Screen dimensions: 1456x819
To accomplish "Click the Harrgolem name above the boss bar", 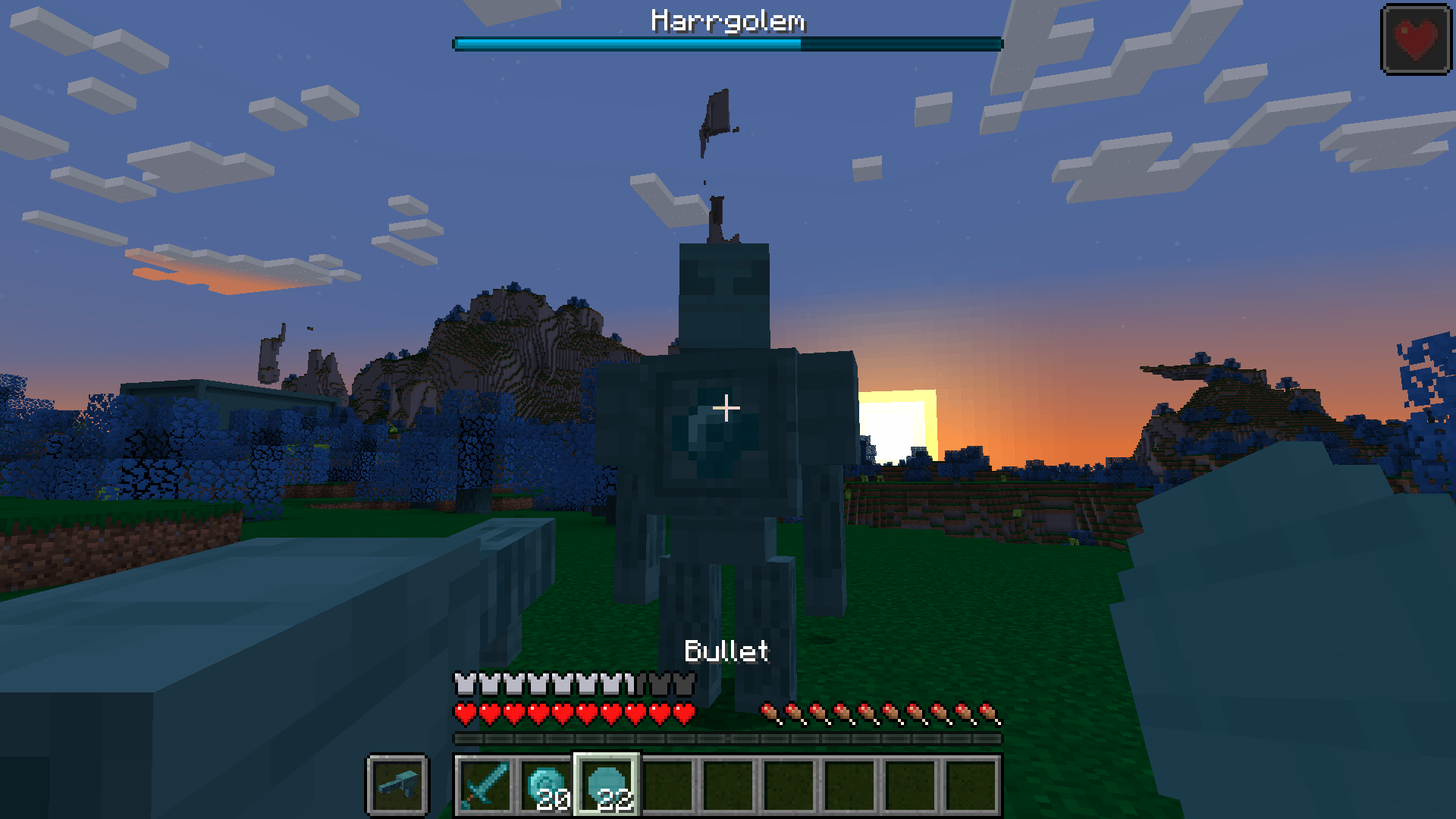I will (728, 22).
